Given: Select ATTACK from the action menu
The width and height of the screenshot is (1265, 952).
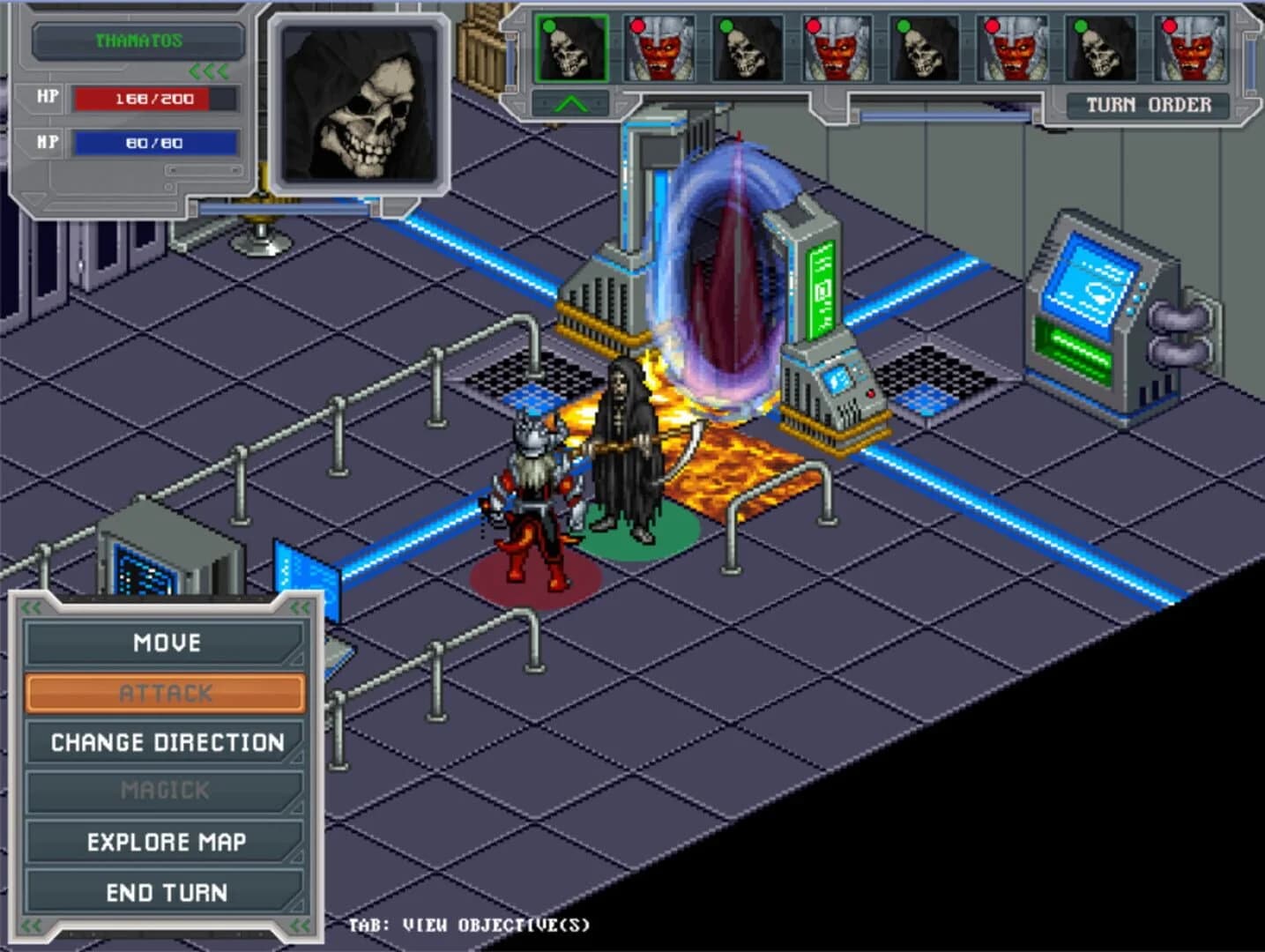Looking at the screenshot, I should (166, 693).
